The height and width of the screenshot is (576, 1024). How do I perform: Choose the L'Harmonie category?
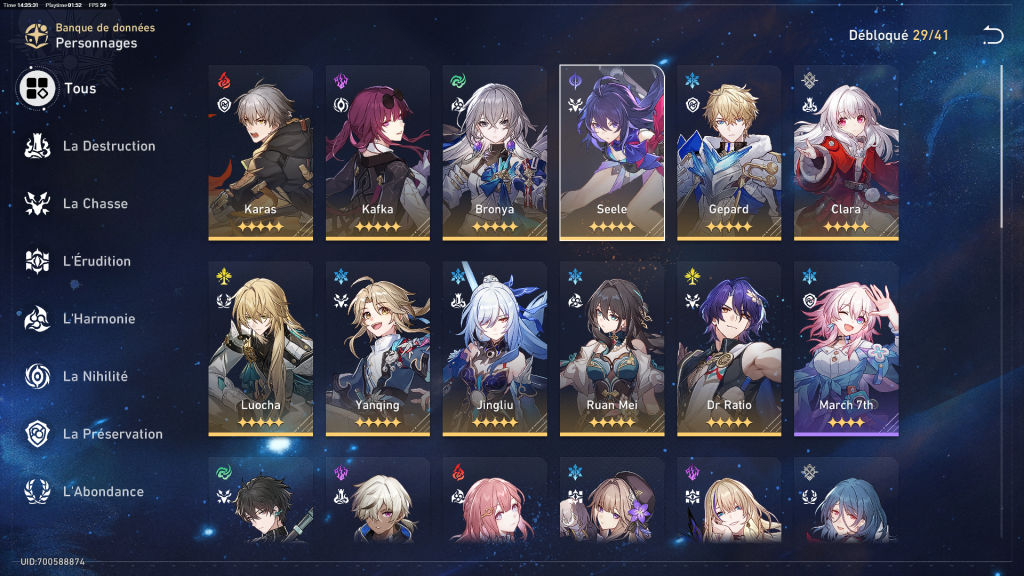[x=80, y=319]
